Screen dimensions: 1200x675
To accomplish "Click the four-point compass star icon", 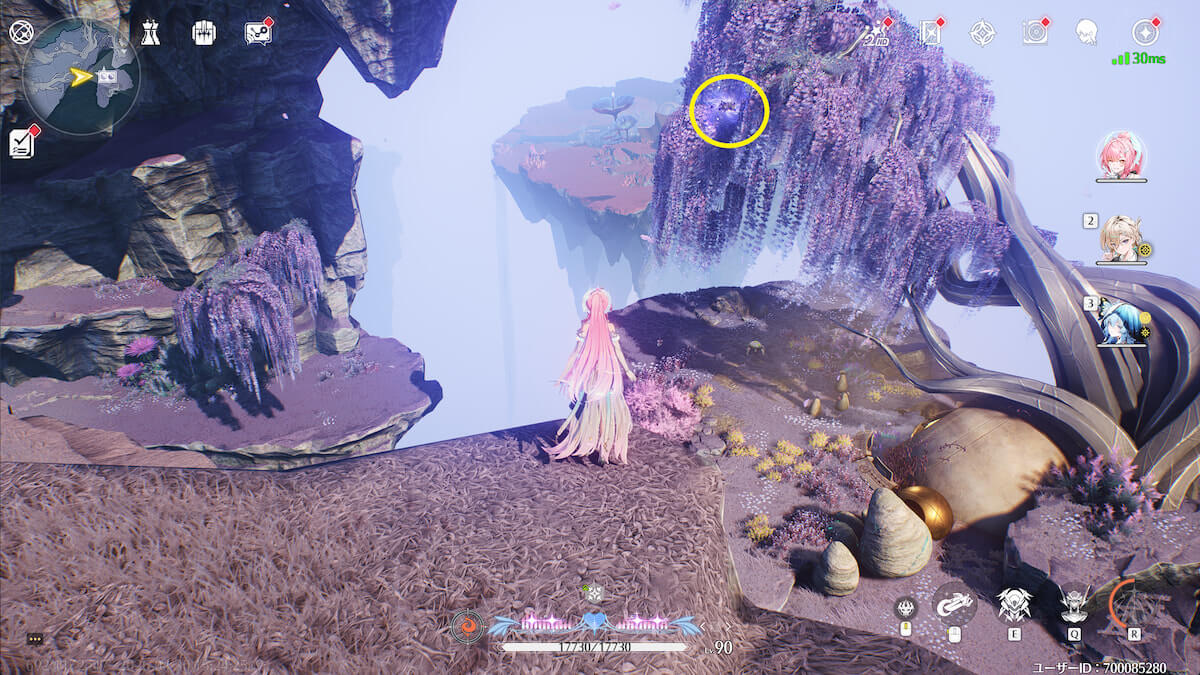I will tap(983, 33).
